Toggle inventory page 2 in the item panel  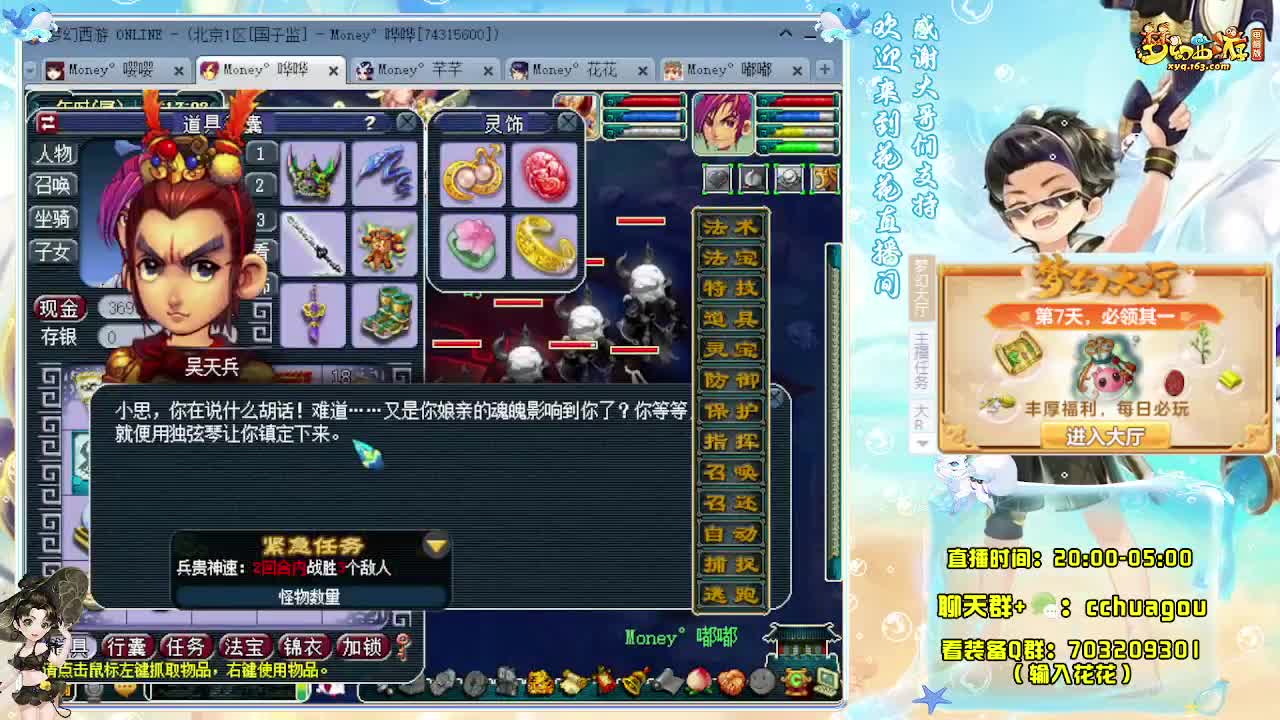click(x=259, y=185)
